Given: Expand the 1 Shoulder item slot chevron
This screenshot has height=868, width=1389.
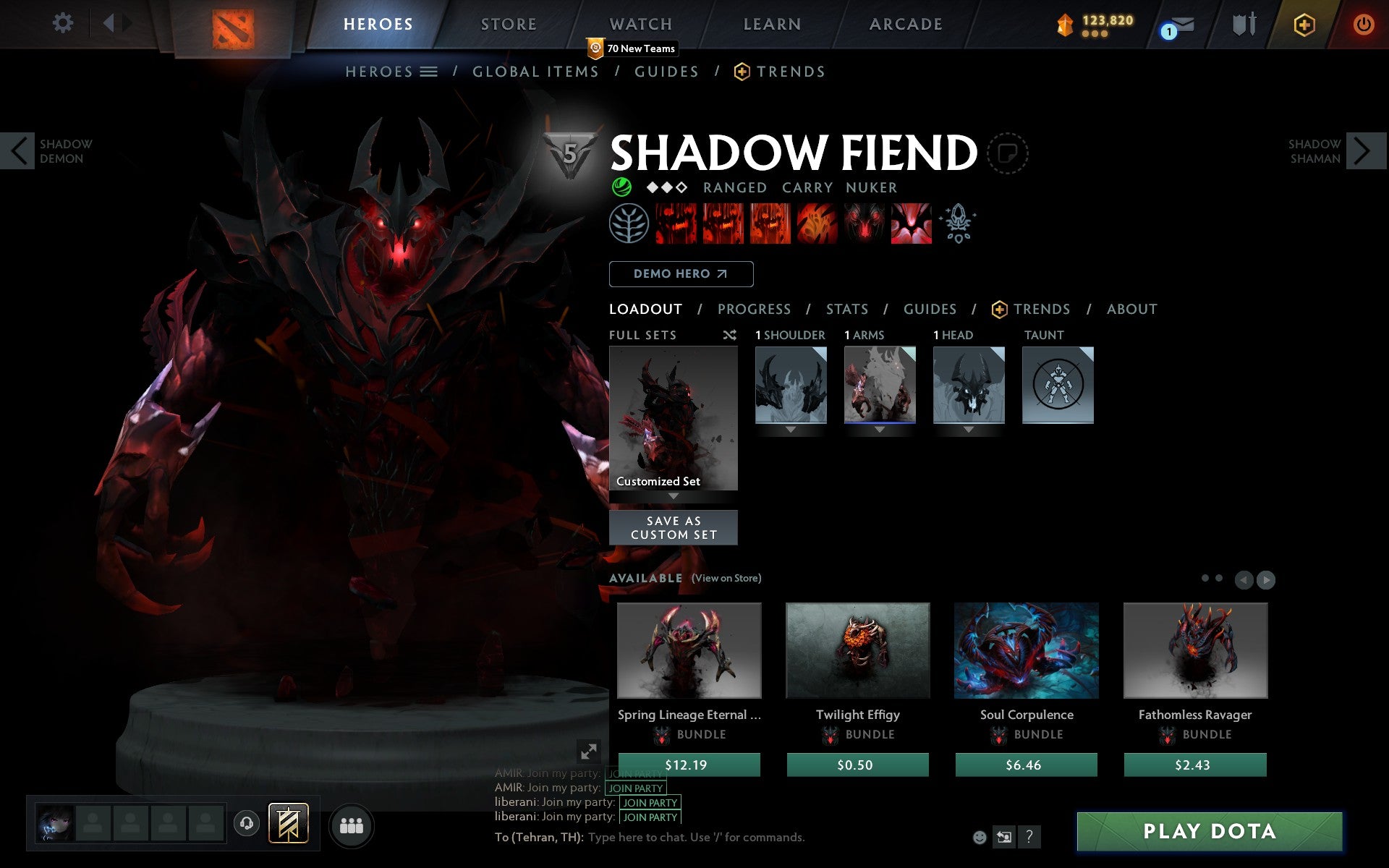Looking at the screenshot, I should click(x=790, y=429).
